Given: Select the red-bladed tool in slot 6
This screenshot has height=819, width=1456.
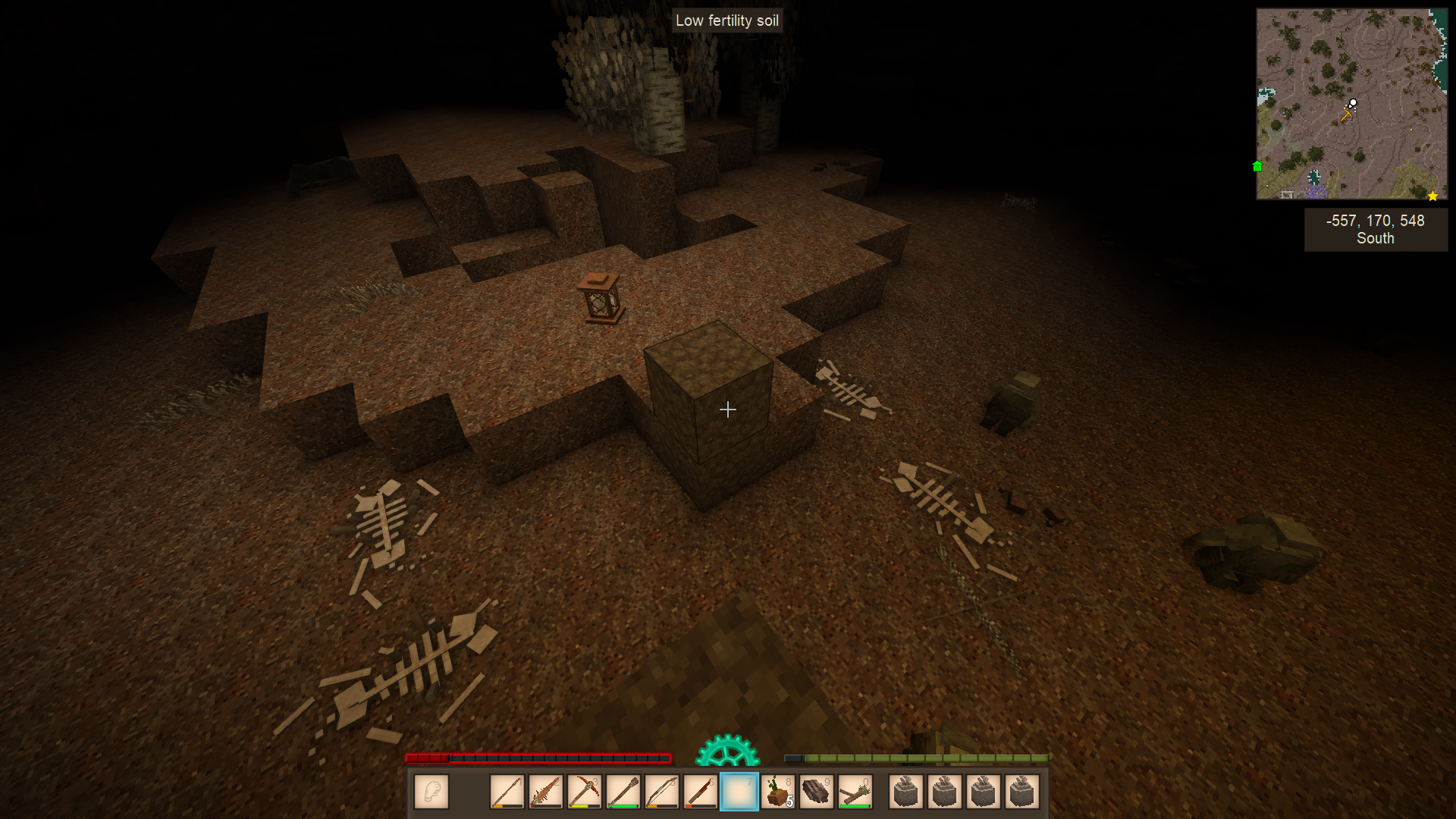Looking at the screenshot, I should [x=700, y=792].
